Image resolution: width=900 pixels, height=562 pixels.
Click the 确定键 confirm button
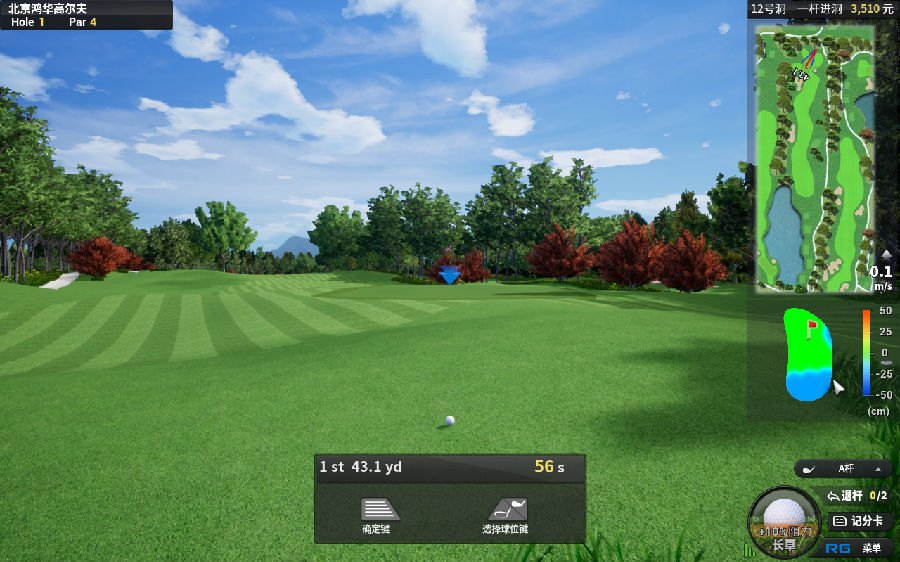(380, 514)
